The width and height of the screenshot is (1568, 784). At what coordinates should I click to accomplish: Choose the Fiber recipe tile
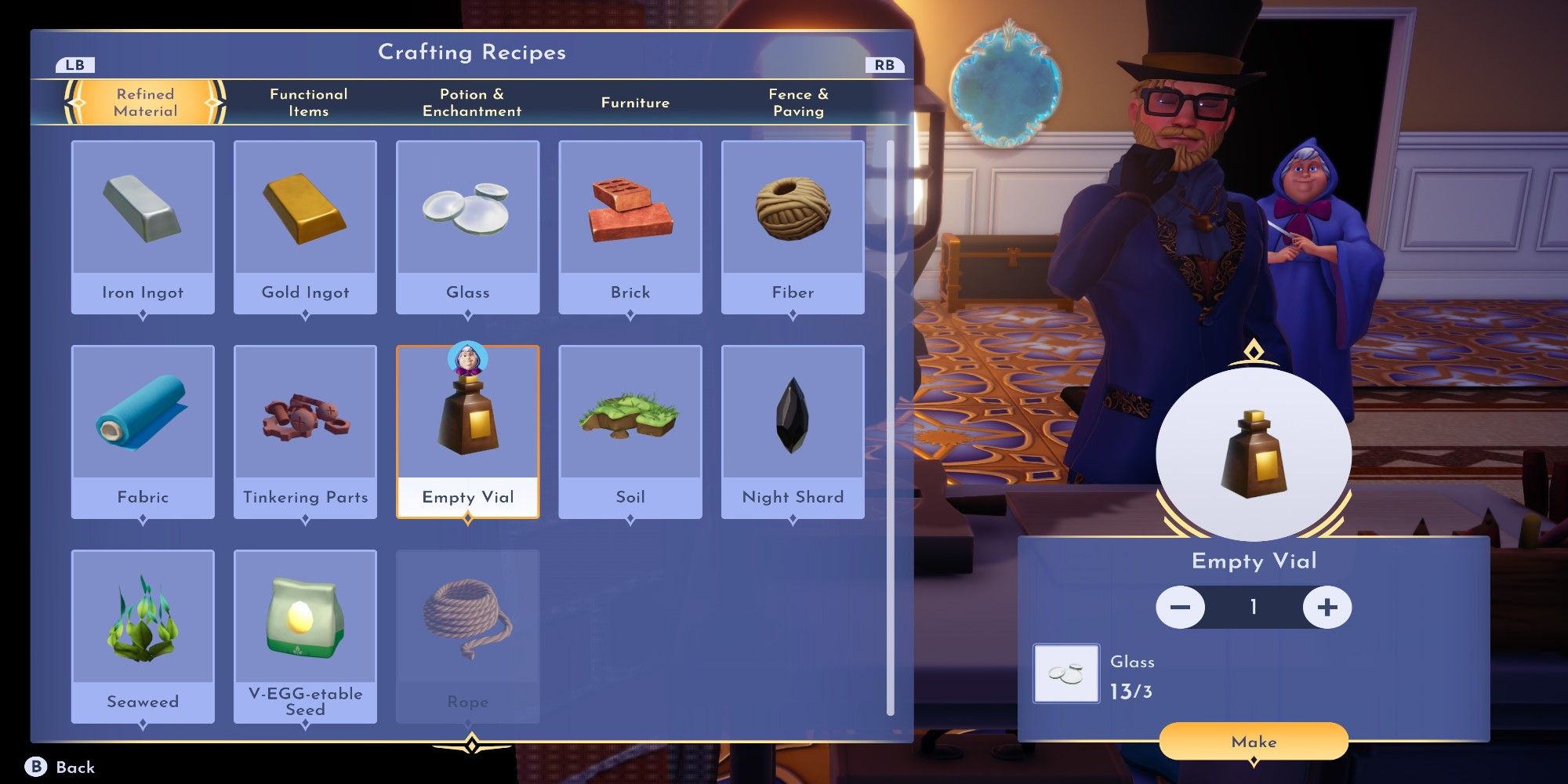pyautogui.click(x=793, y=227)
